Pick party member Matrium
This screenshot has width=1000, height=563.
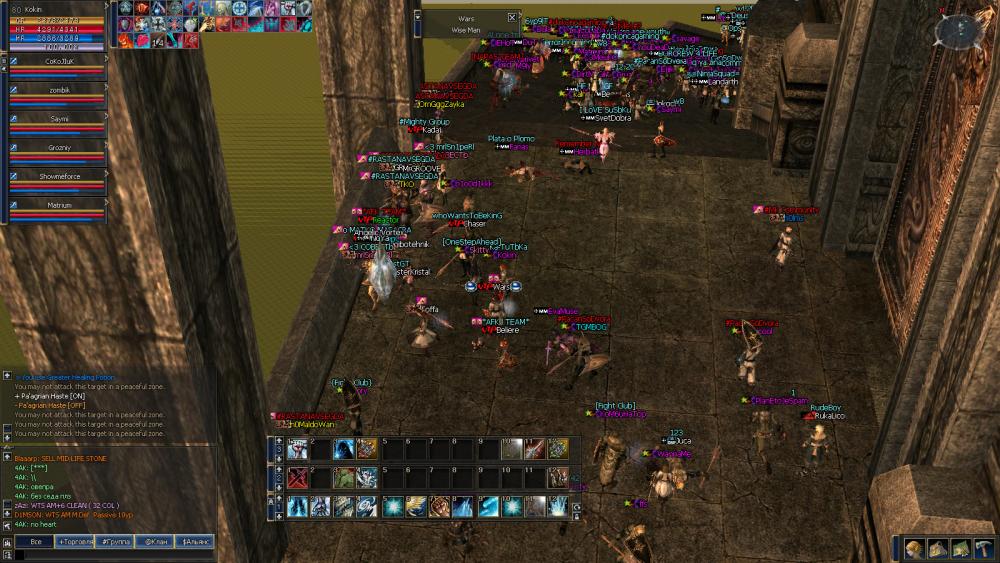click(57, 204)
